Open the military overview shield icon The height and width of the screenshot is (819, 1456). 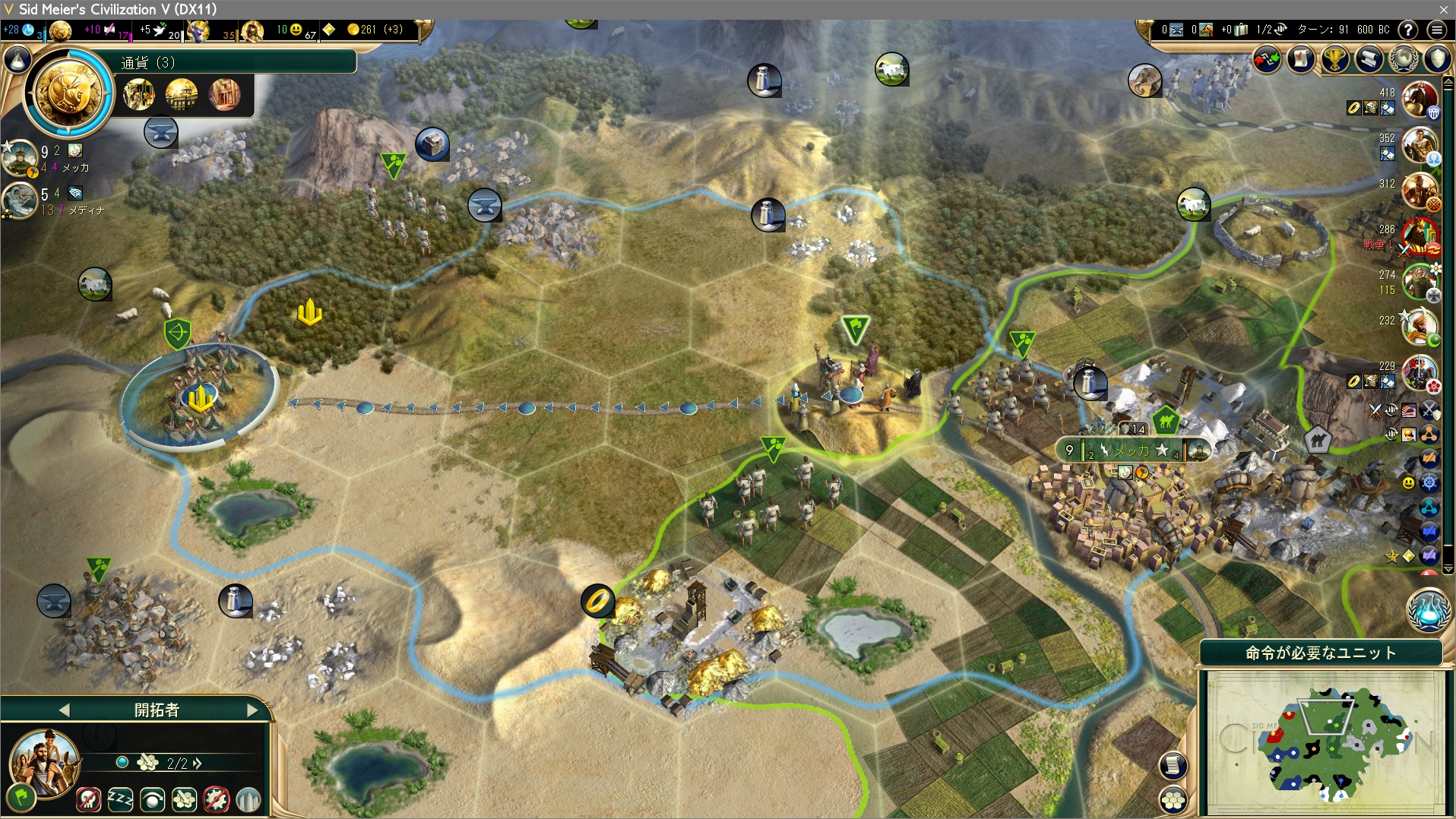point(1437,59)
